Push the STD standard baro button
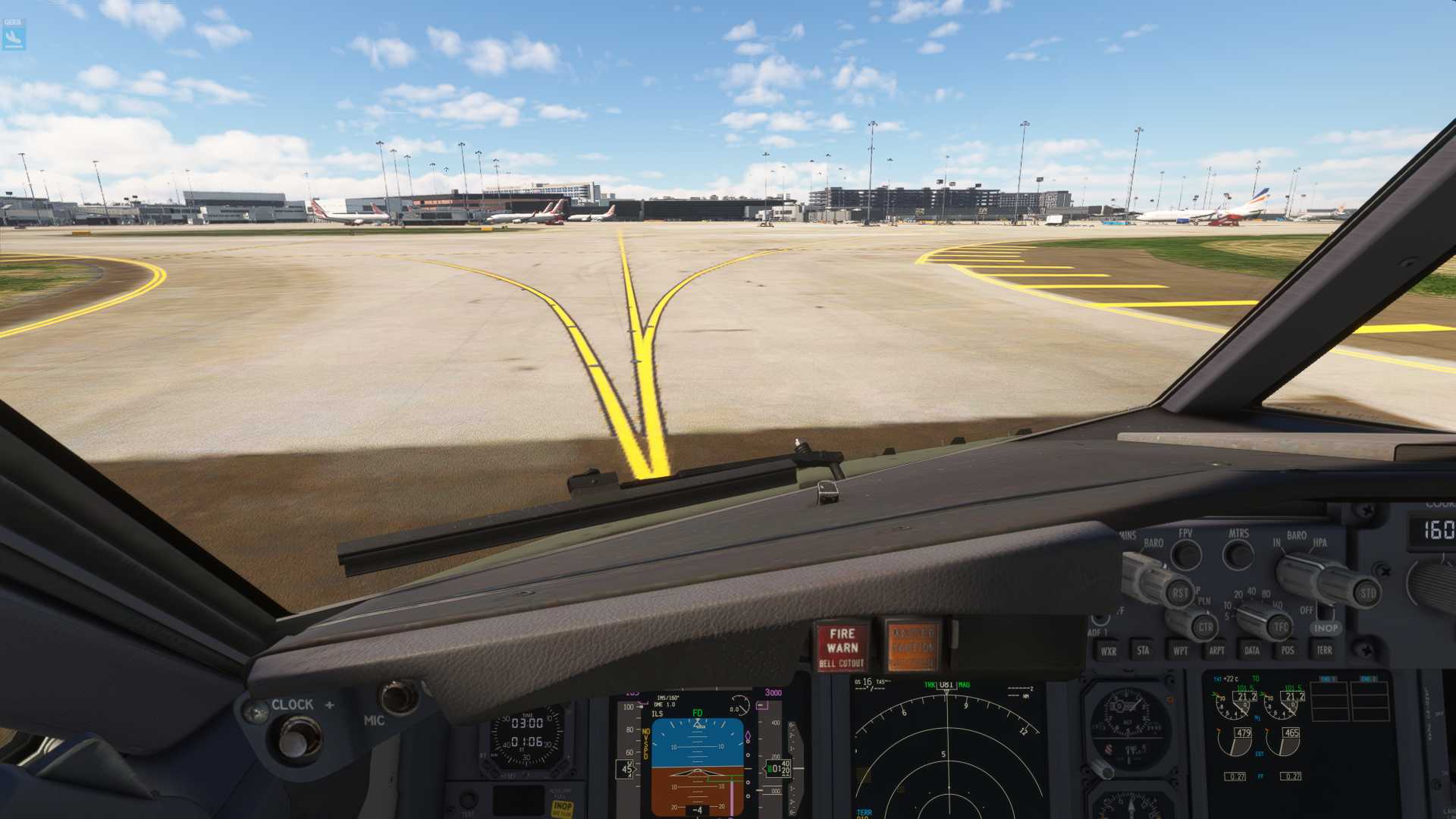The width and height of the screenshot is (1456, 819). (x=1367, y=593)
